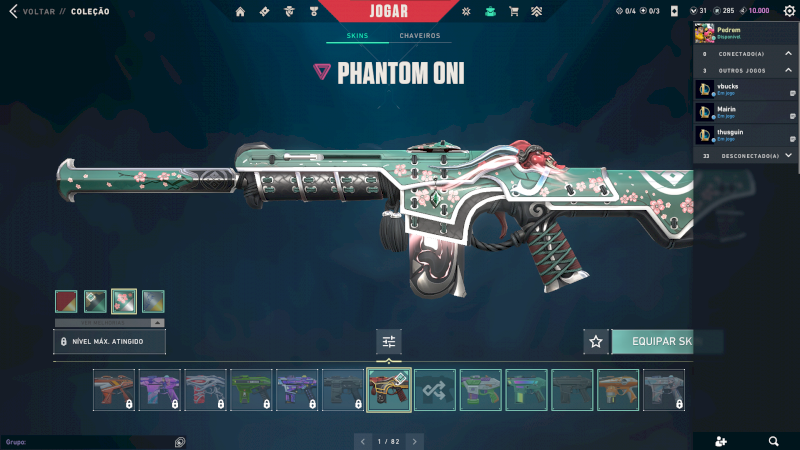The width and height of the screenshot is (800, 450).
Task: Go to the next skins page arrow
Action: tap(414, 441)
